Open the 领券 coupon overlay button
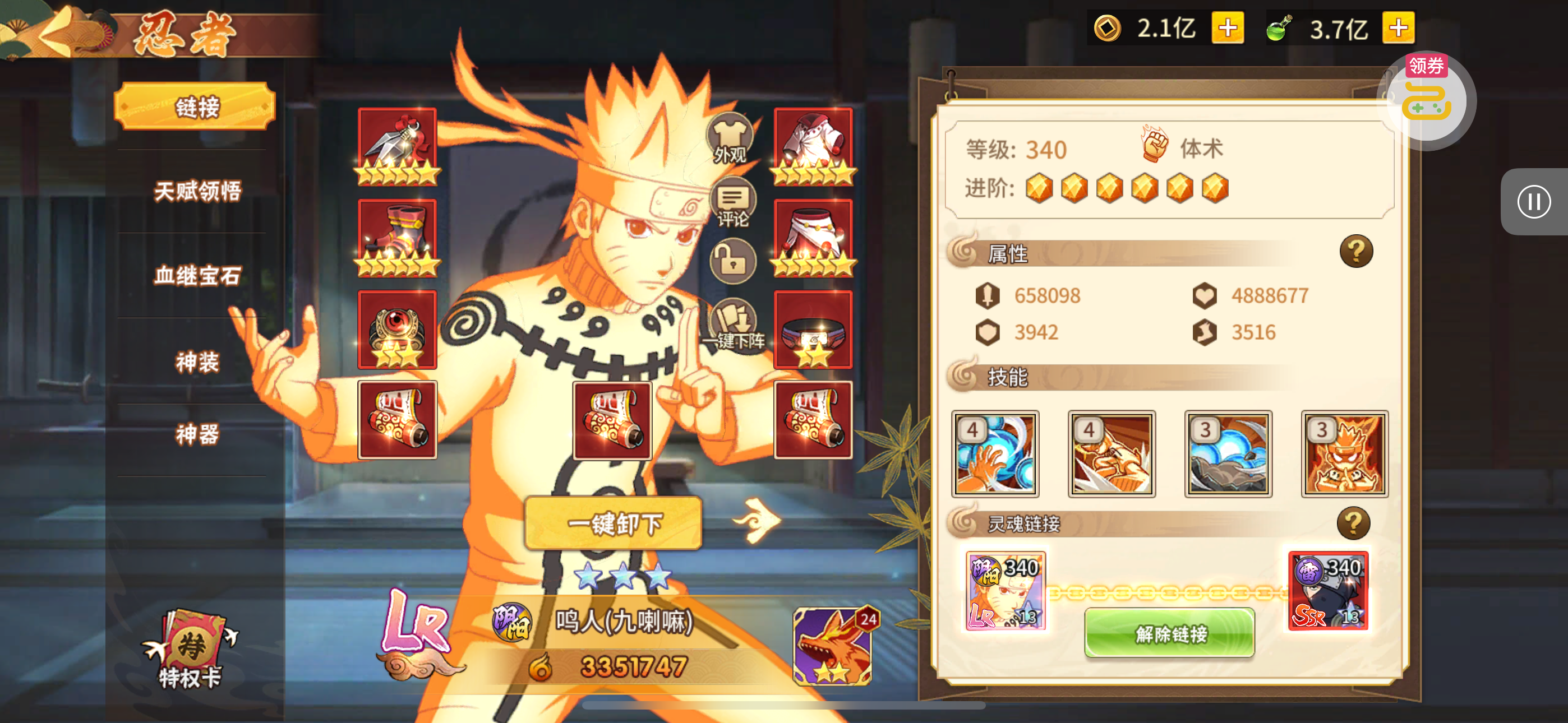The height and width of the screenshot is (723, 1568). tap(1426, 98)
